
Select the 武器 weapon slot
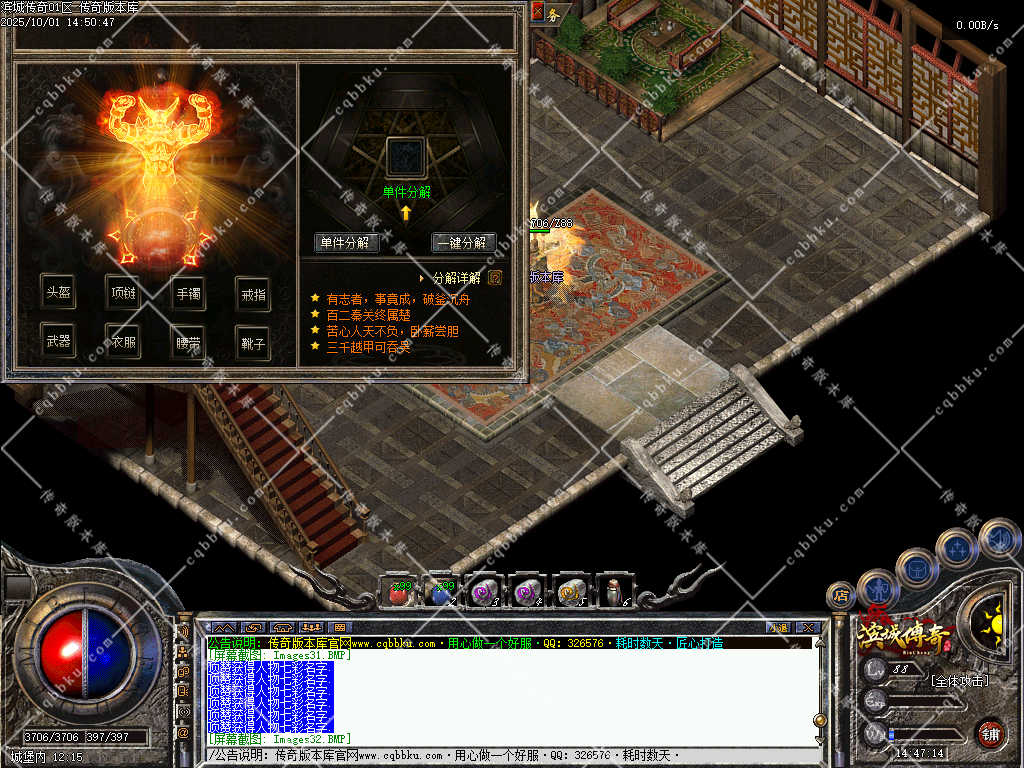tap(59, 341)
